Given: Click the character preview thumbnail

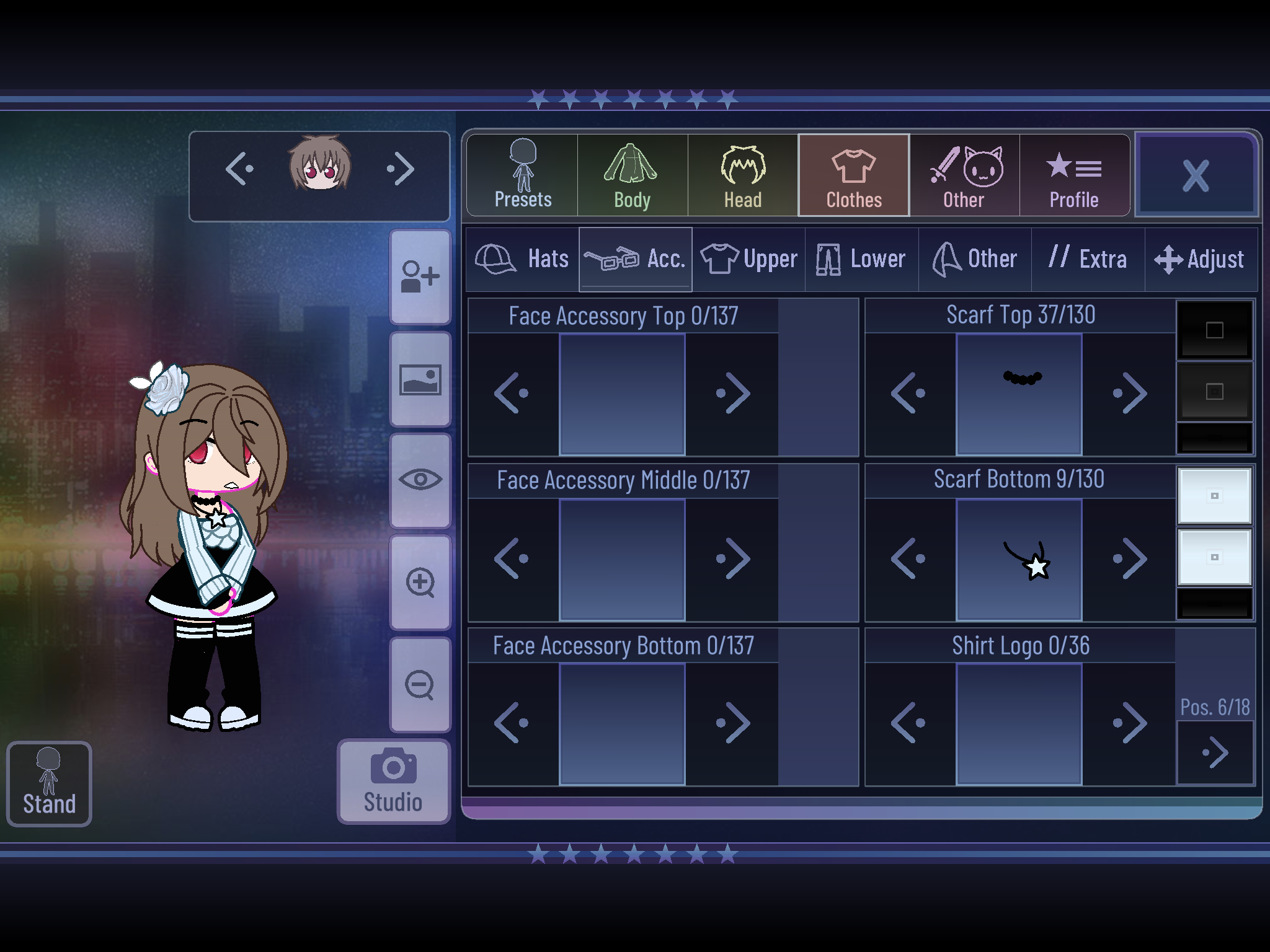Looking at the screenshot, I should pyautogui.click(x=319, y=167).
